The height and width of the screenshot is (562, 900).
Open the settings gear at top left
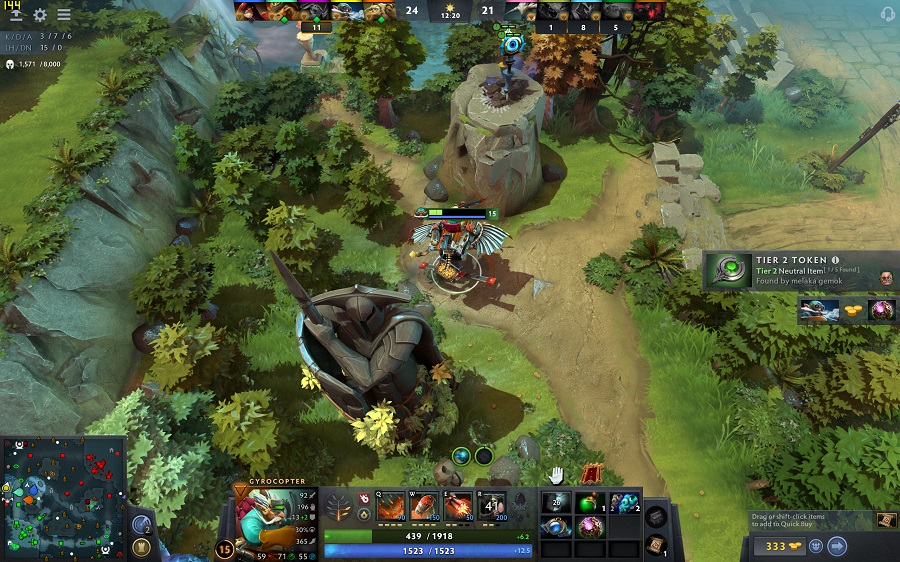point(40,15)
